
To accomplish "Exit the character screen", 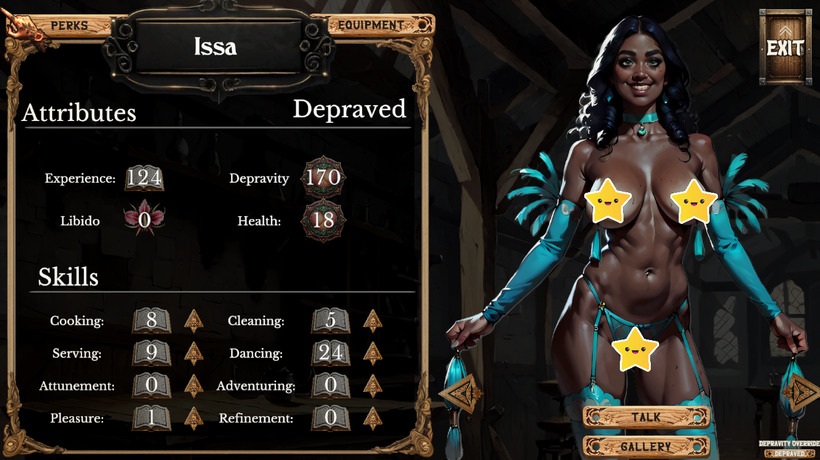I will pyautogui.click(x=784, y=47).
